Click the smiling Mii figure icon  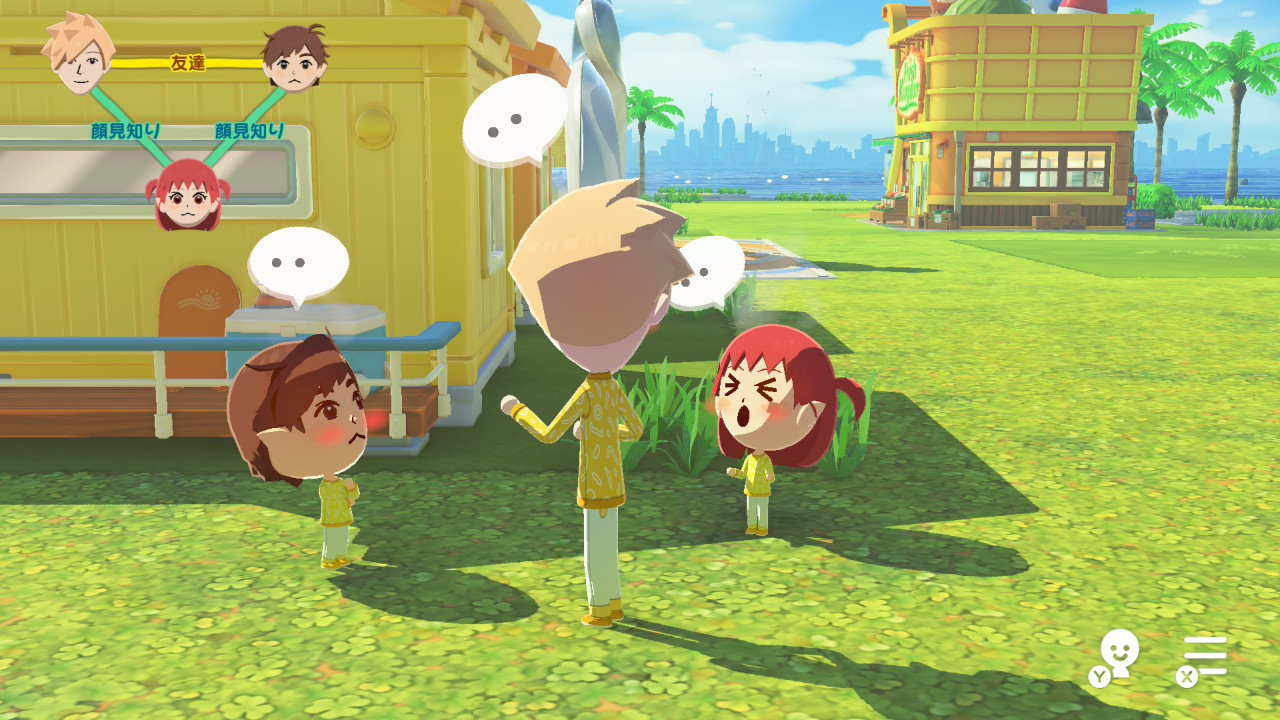1118,655
